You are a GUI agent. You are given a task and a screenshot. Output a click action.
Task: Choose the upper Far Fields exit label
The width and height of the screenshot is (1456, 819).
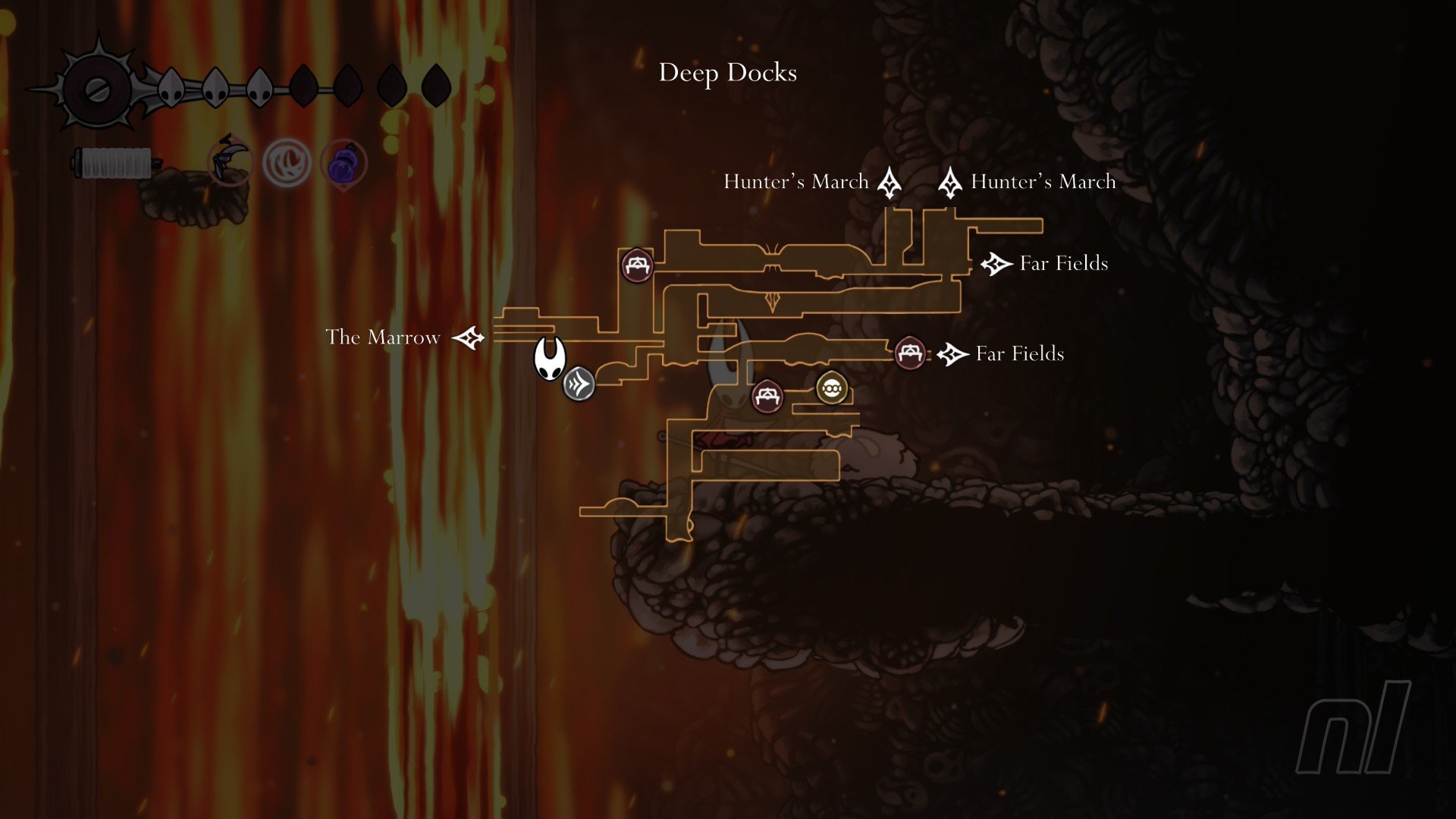tap(1063, 264)
